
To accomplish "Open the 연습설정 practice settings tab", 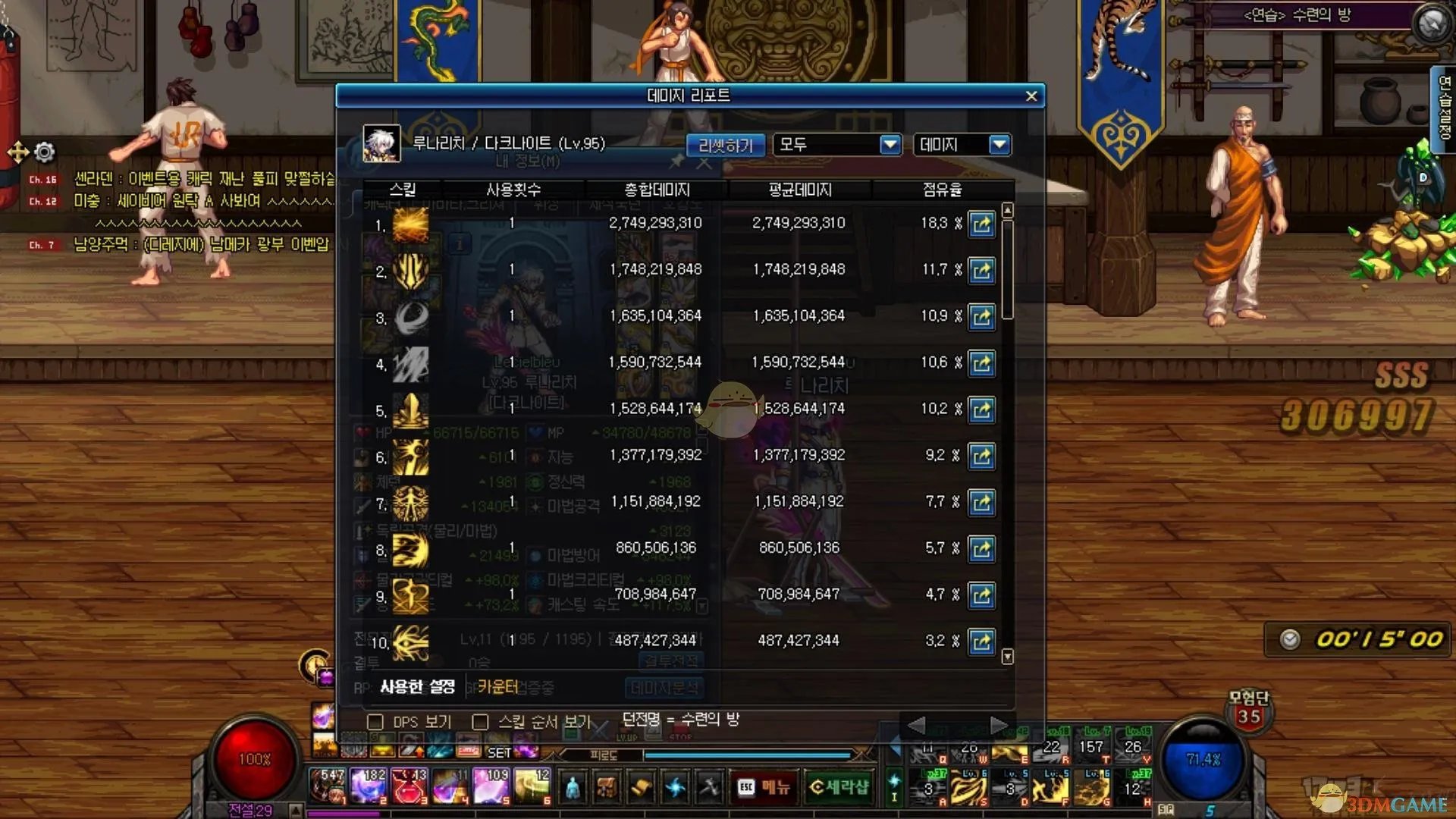I will click(x=1444, y=108).
